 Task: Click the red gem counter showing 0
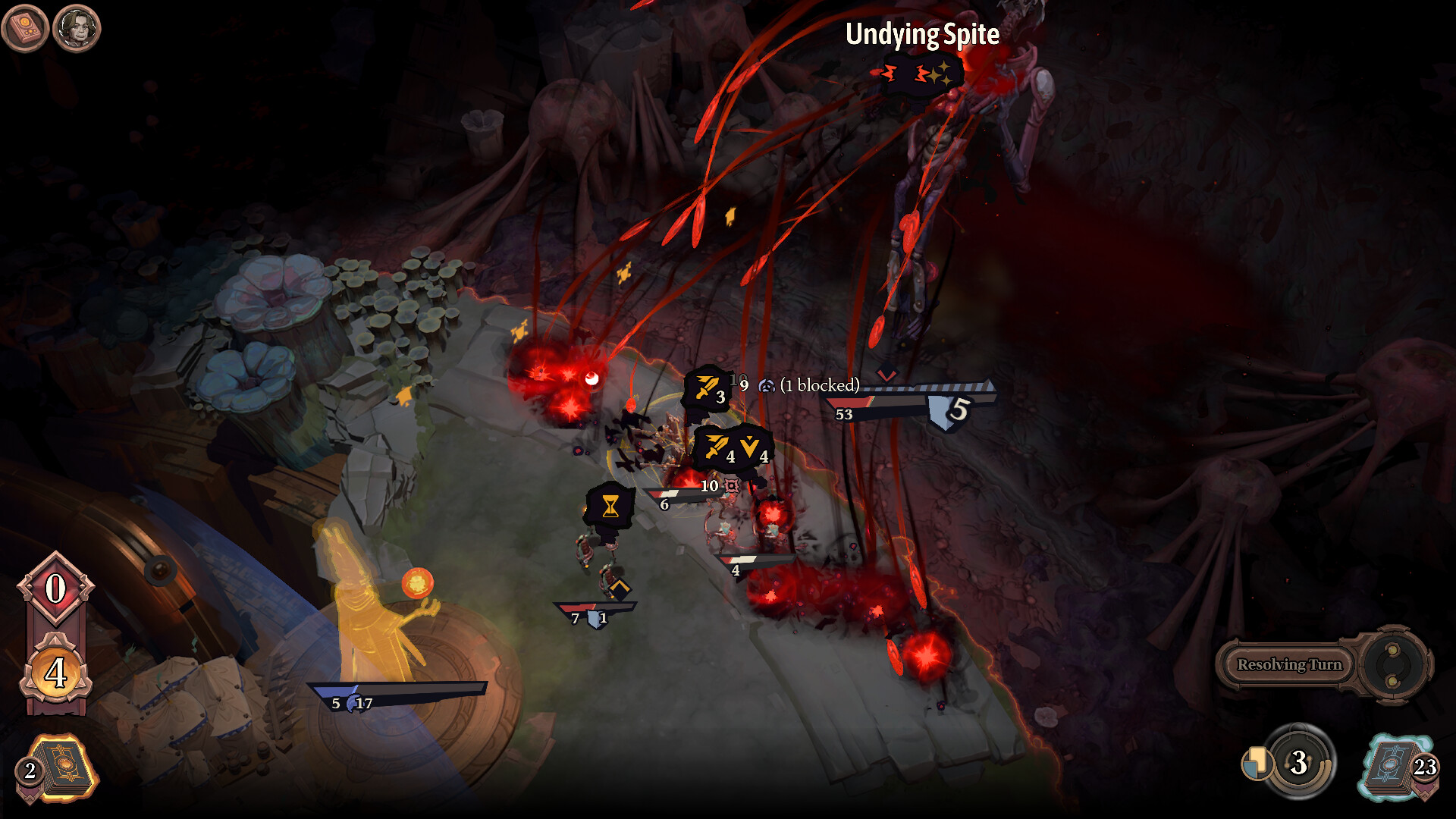55,589
